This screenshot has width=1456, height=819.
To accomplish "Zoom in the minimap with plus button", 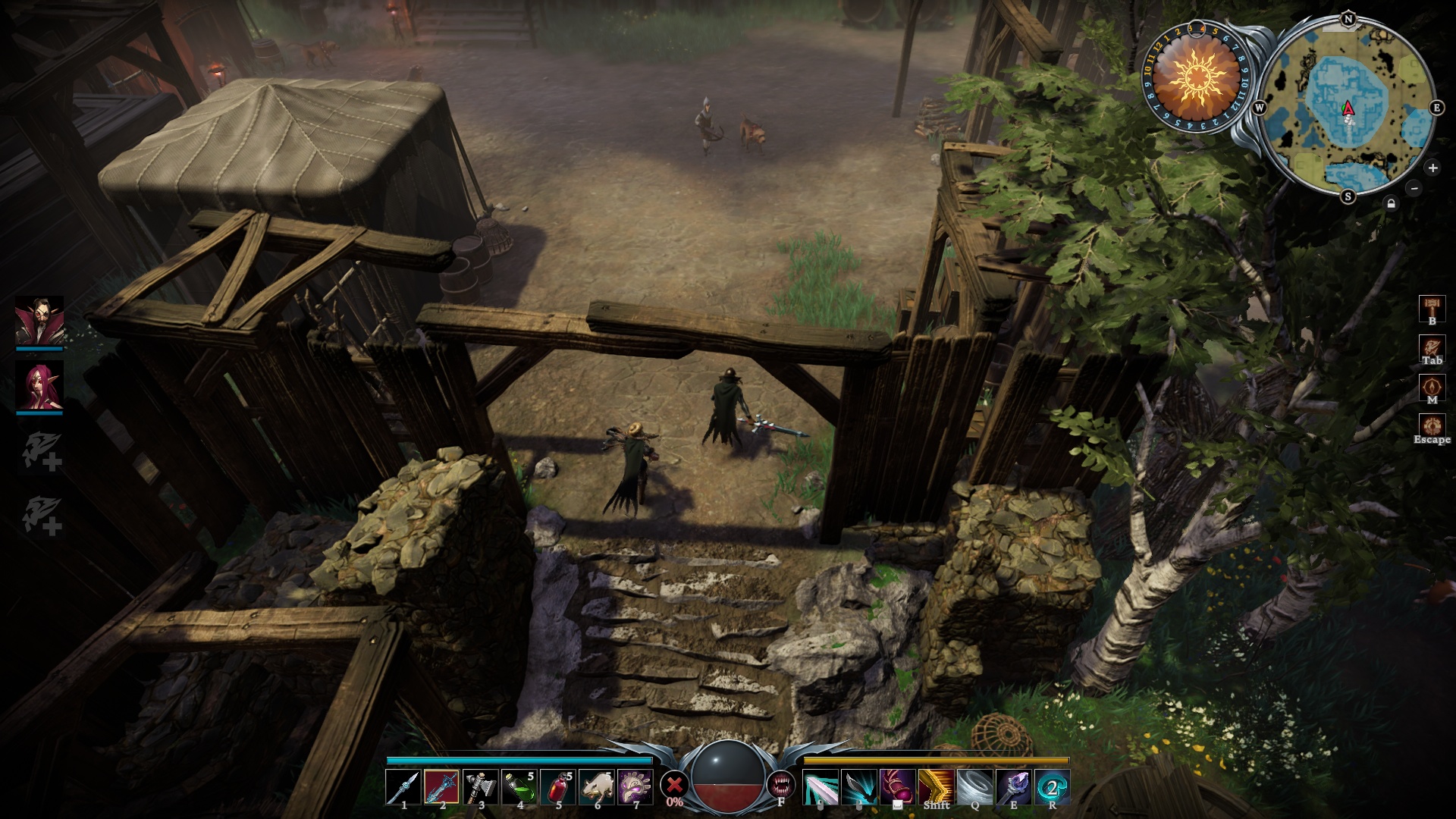I will (x=1432, y=168).
